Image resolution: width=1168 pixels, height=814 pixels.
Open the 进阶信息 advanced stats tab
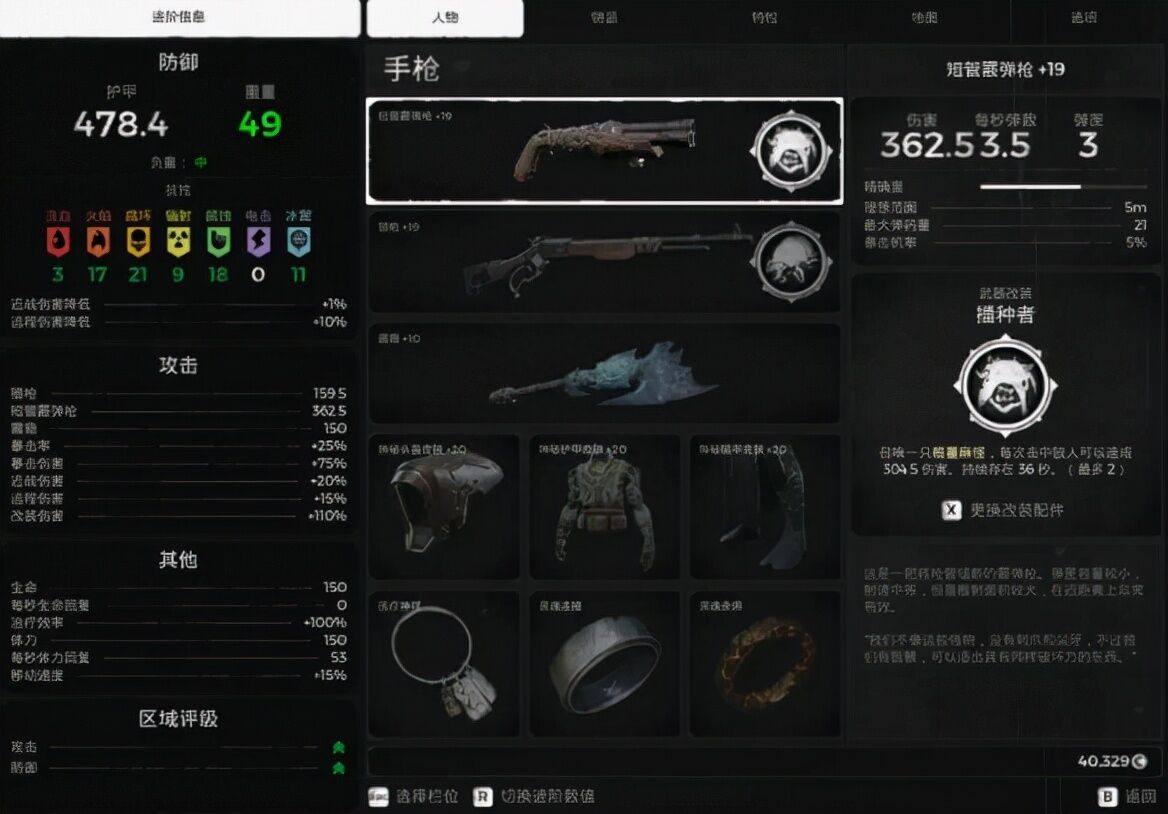point(179,18)
